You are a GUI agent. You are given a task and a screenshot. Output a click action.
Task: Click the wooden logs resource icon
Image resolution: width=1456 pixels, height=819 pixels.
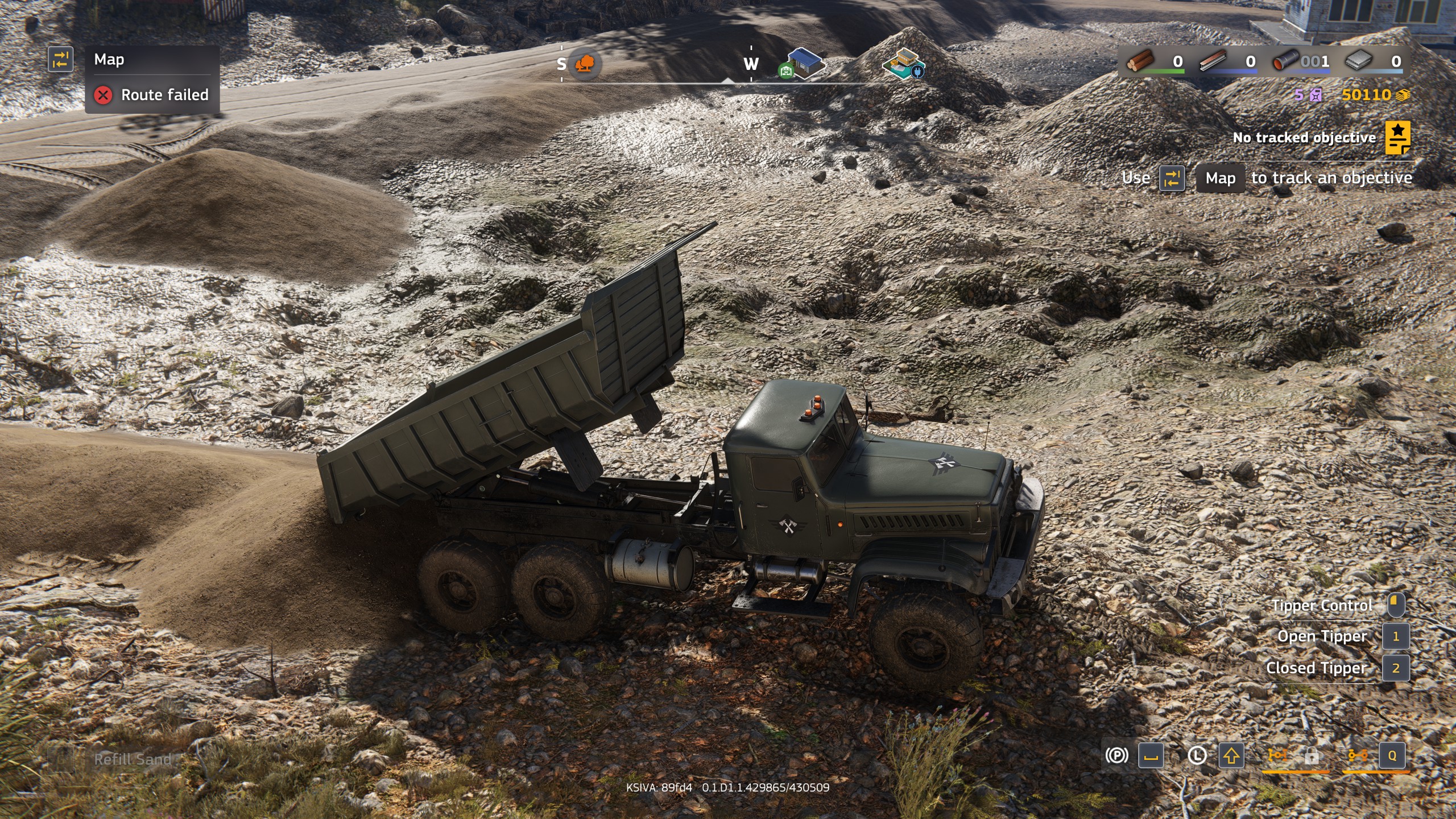click(x=1140, y=61)
